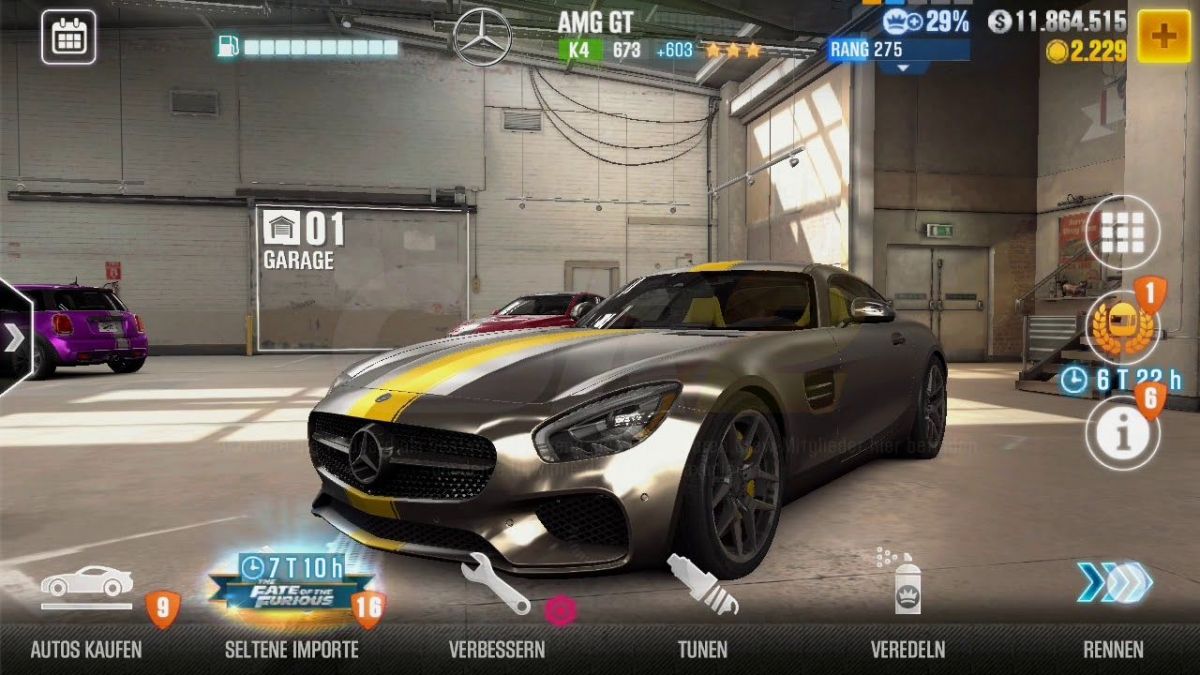Tap the fuel gauge bar
The image size is (1200, 675).
[308, 47]
